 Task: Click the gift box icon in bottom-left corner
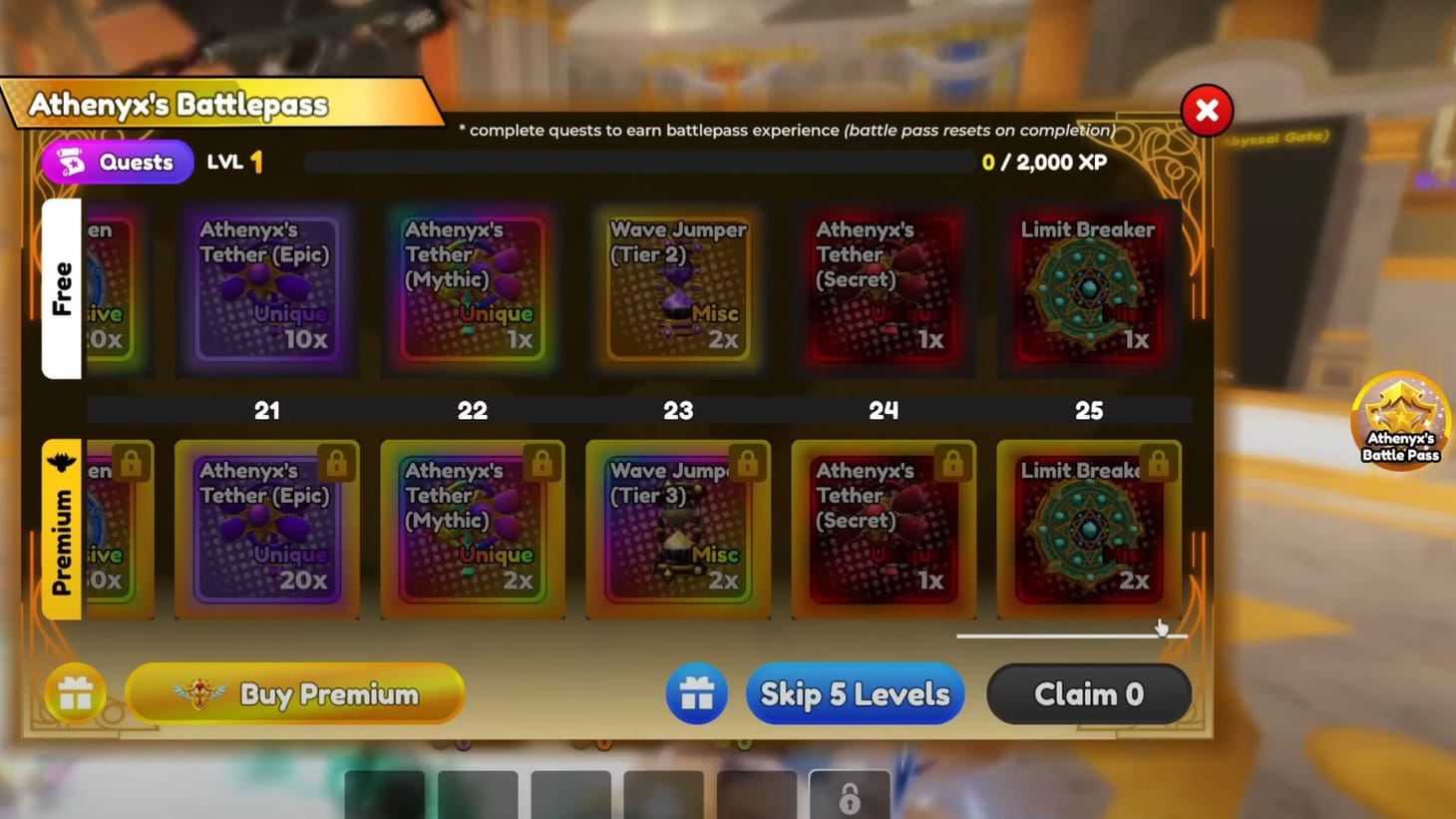pos(76,693)
